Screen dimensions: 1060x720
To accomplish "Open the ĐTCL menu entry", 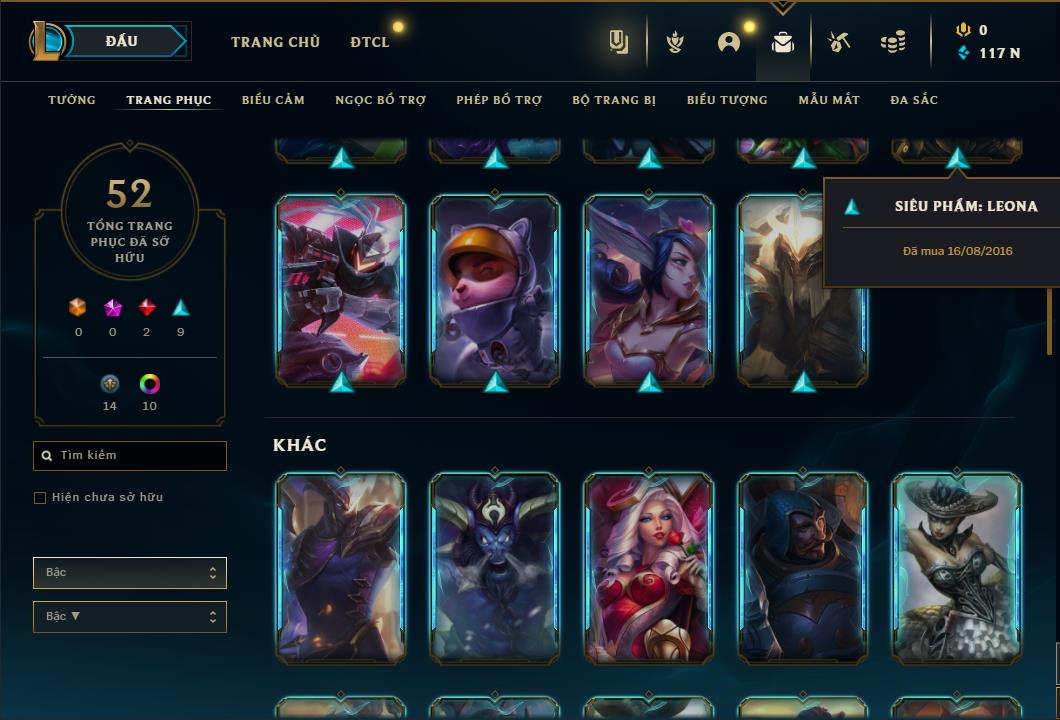I will (370, 42).
